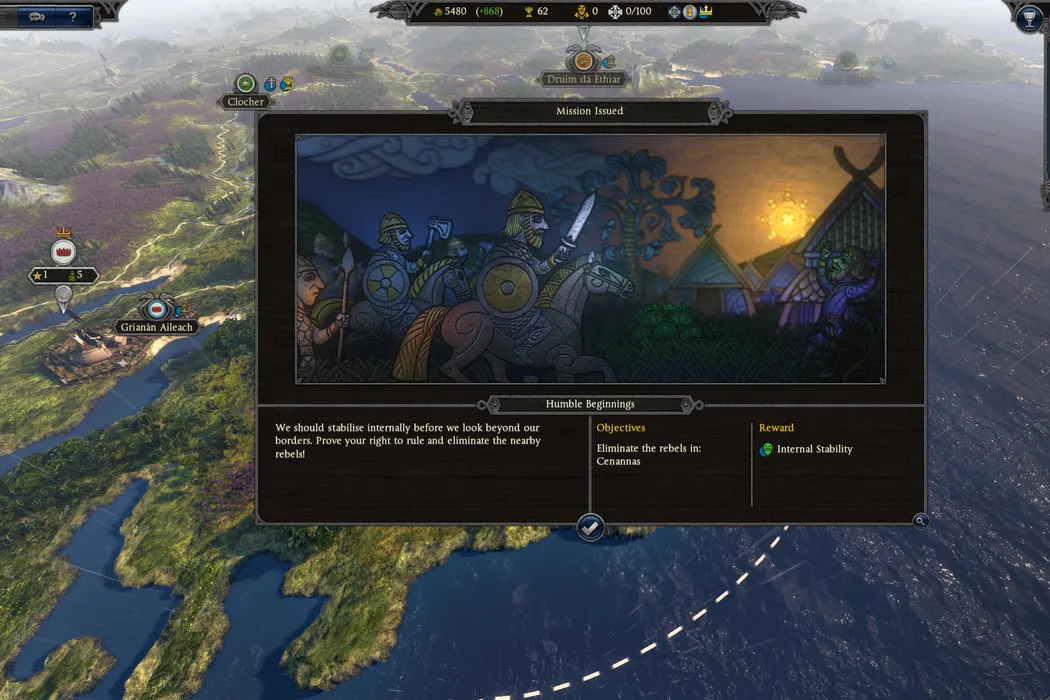Click the magnifier icon on the mission panel

pos(921,521)
